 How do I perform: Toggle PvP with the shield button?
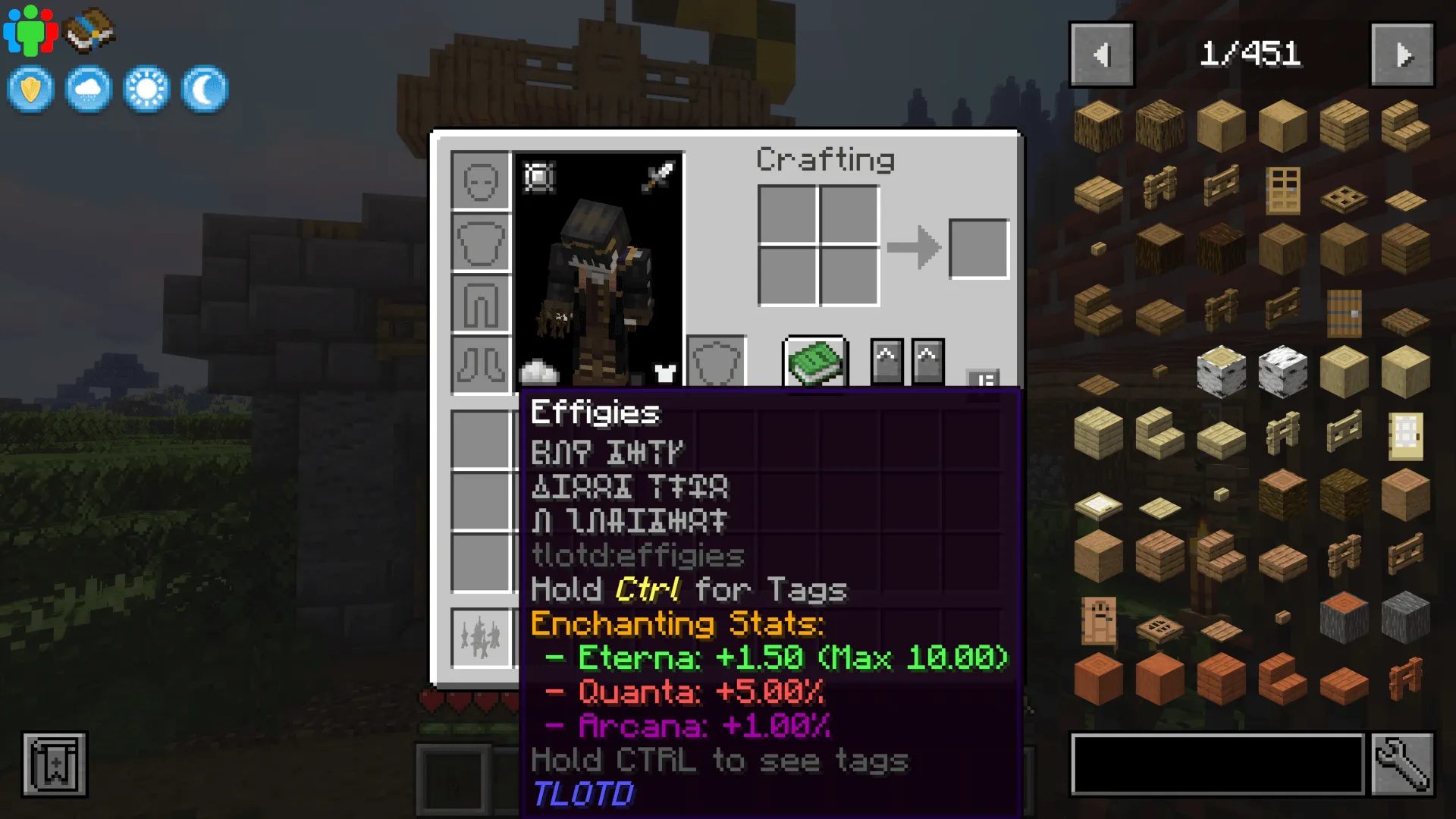[x=30, y=88]
